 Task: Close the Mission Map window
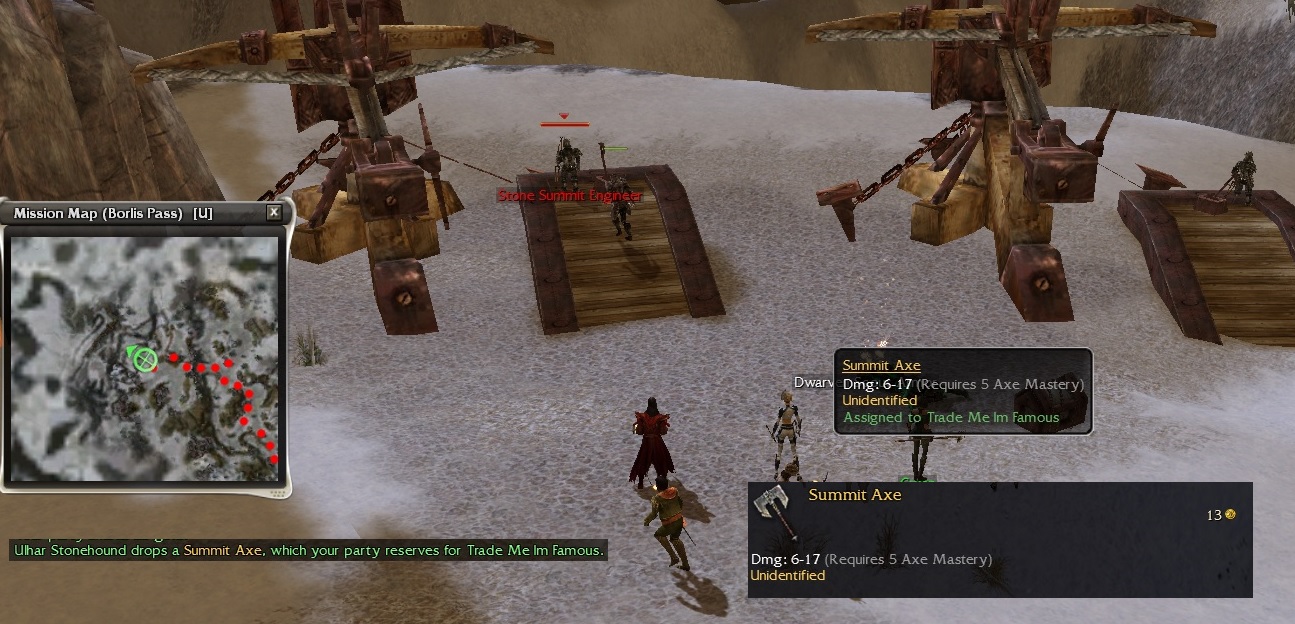point(274,213)
